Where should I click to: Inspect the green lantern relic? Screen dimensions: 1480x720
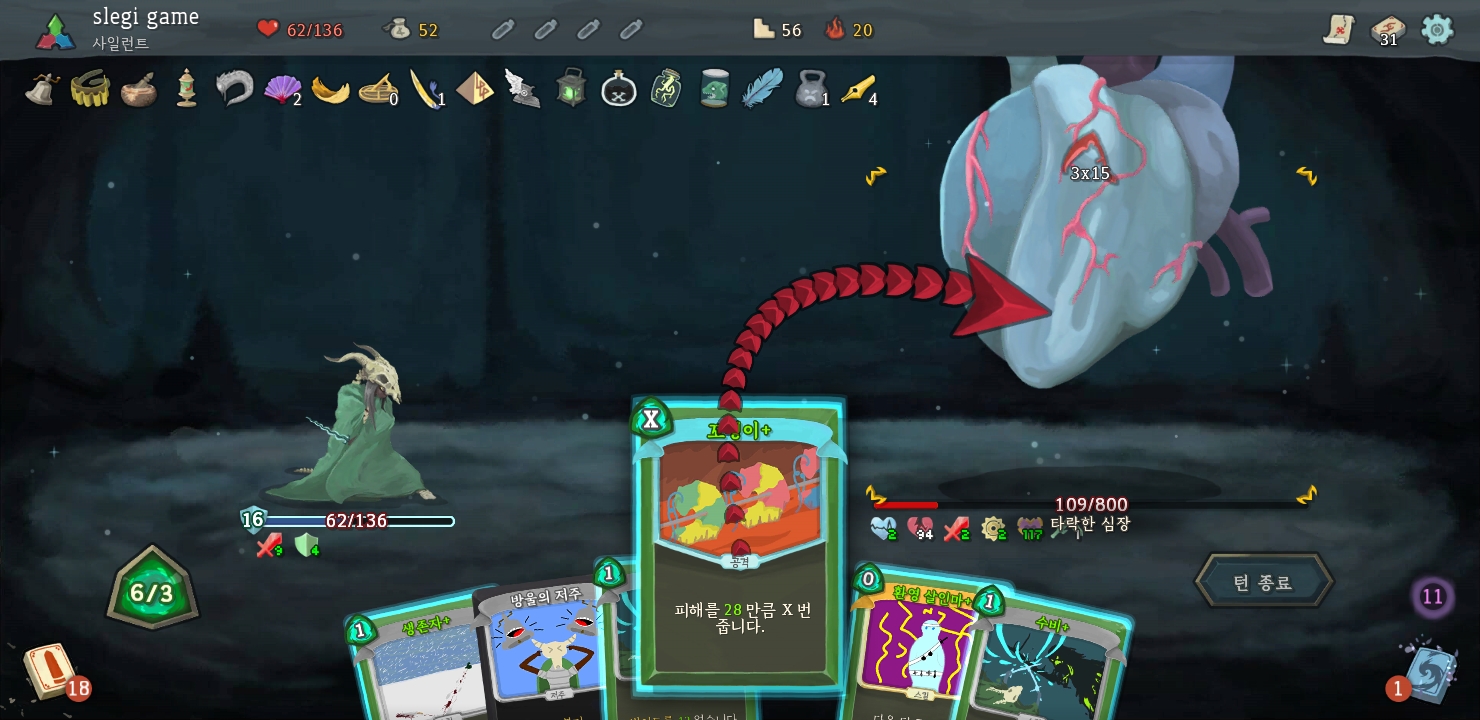pos(571,88)
